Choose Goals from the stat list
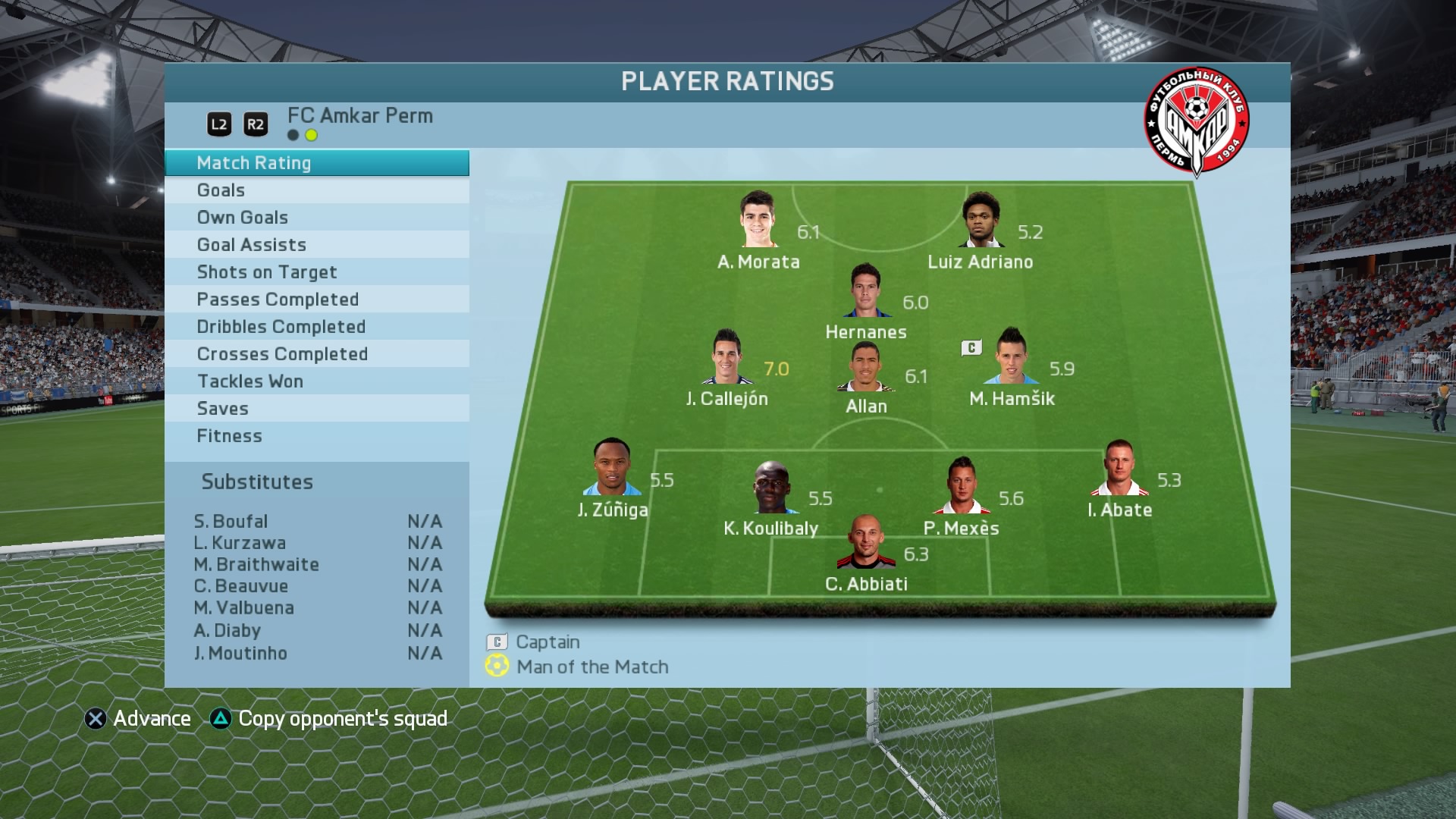This screenshot has height=819, width=1456. [316, 190]
